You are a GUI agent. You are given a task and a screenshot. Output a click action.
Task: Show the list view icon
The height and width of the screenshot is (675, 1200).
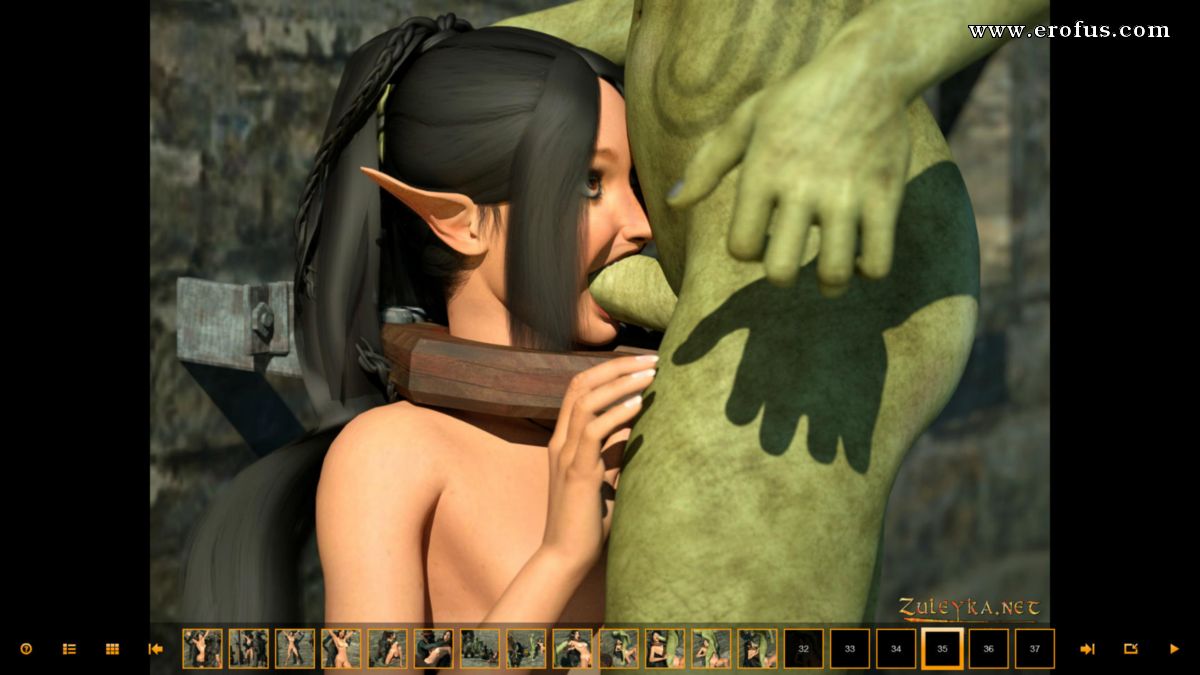click(69, 649)
